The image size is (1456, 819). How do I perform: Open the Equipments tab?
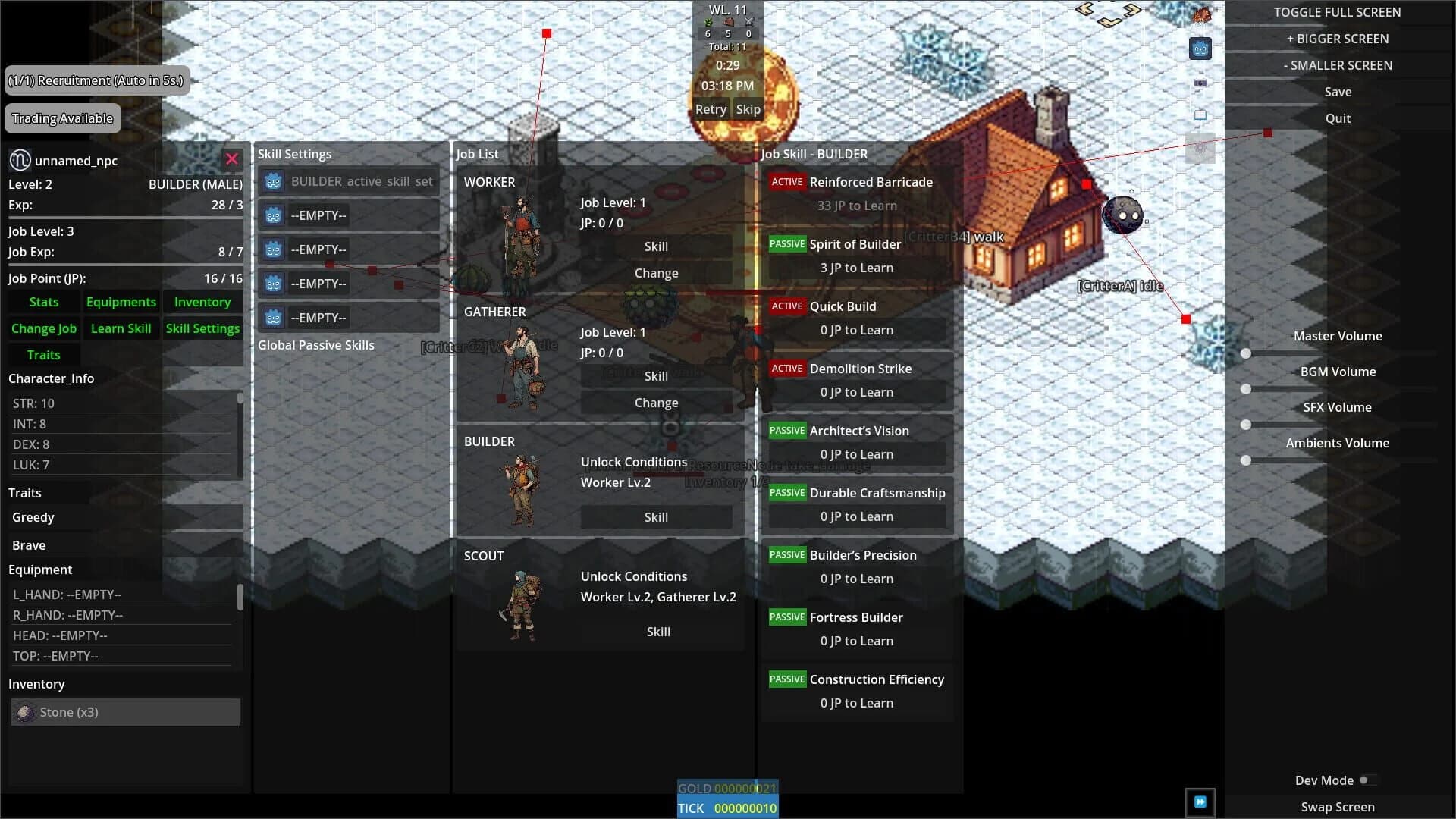[x=121, y=302]
